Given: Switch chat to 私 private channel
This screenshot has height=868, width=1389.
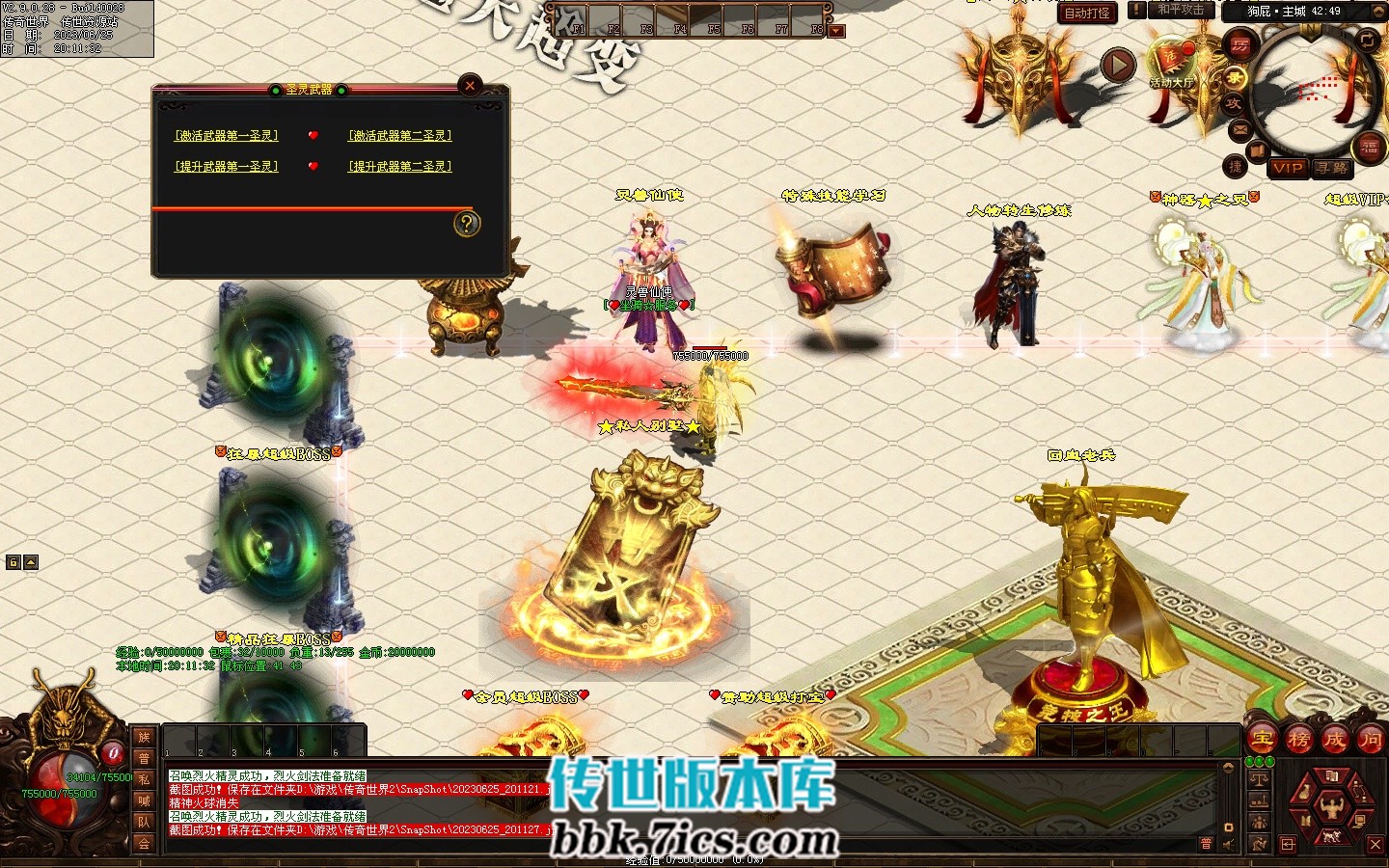Looking at the screenshot, I should pyautogui.click(x=144, y=779).
